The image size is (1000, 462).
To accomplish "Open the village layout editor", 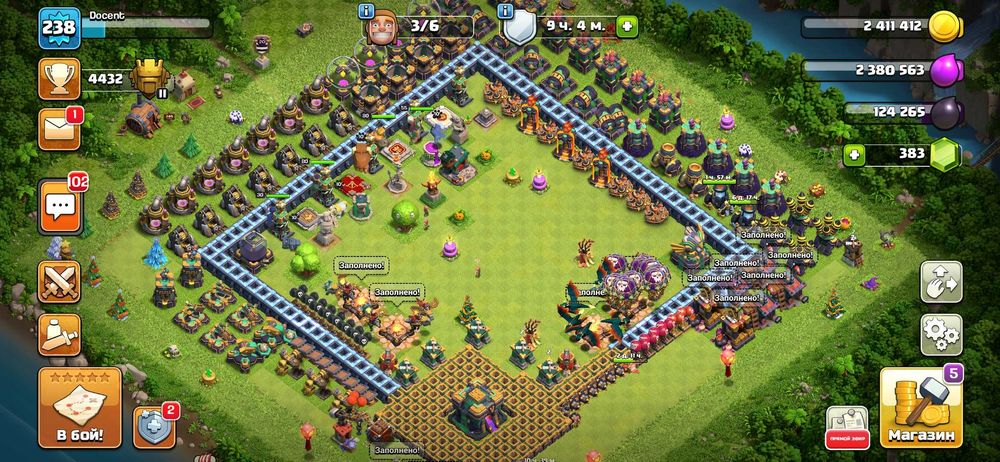I will 941,282.
